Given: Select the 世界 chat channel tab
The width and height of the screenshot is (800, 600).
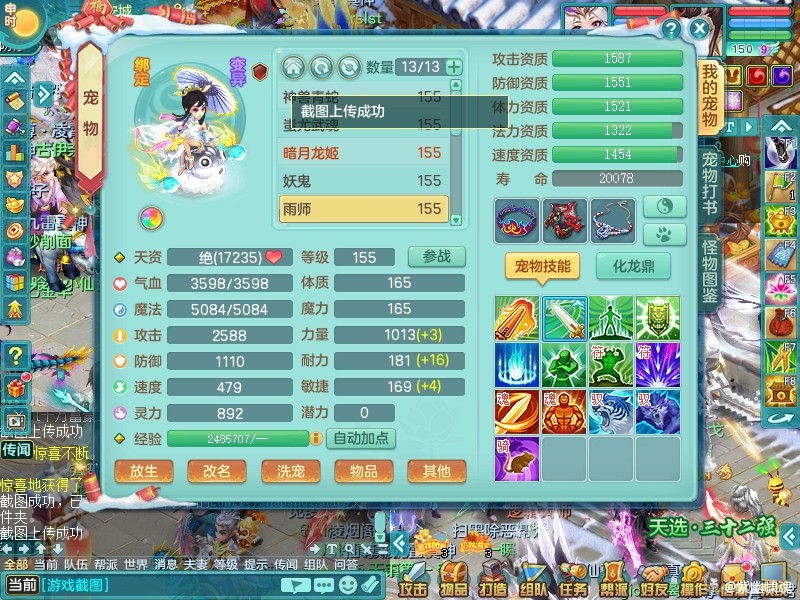Looking at the screenshot, I should tap(135, 564).
